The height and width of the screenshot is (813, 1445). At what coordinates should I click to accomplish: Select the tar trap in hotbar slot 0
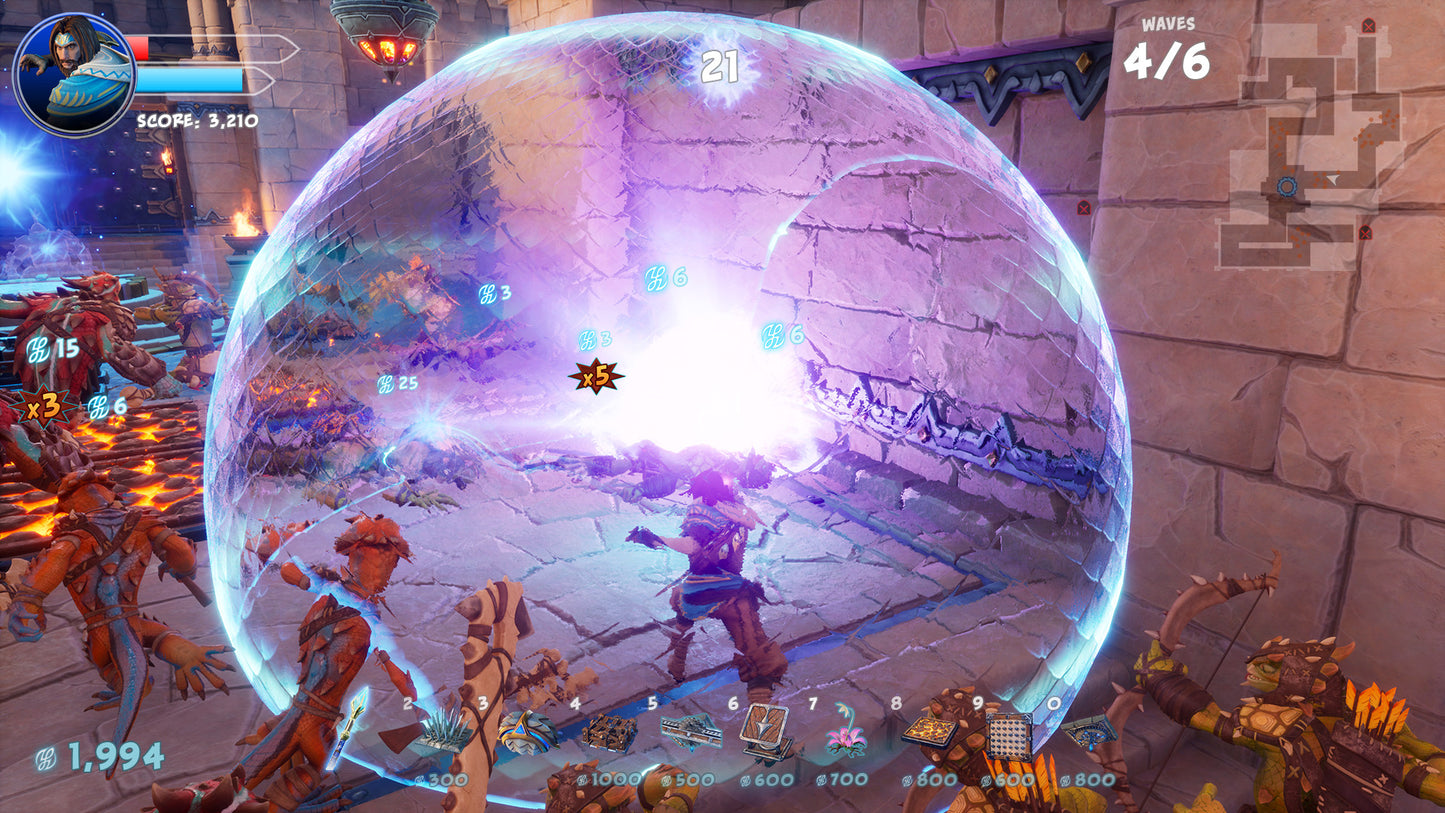click(1091, 732)
